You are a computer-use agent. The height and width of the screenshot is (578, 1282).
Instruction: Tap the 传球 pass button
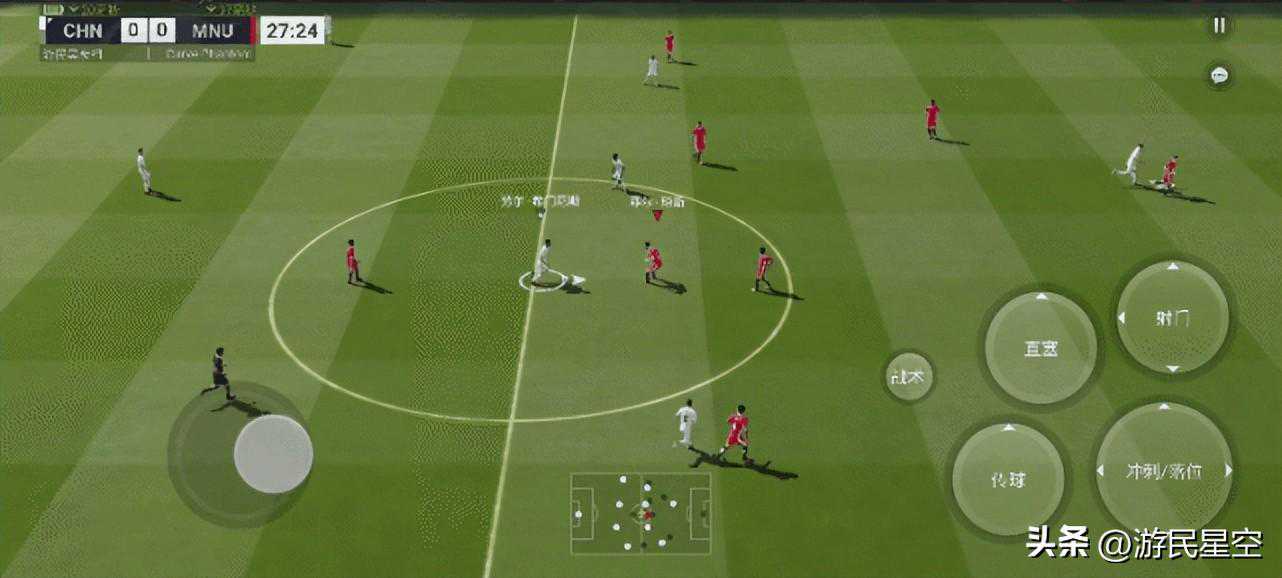pyautogui.click(x=1007, y=479)
